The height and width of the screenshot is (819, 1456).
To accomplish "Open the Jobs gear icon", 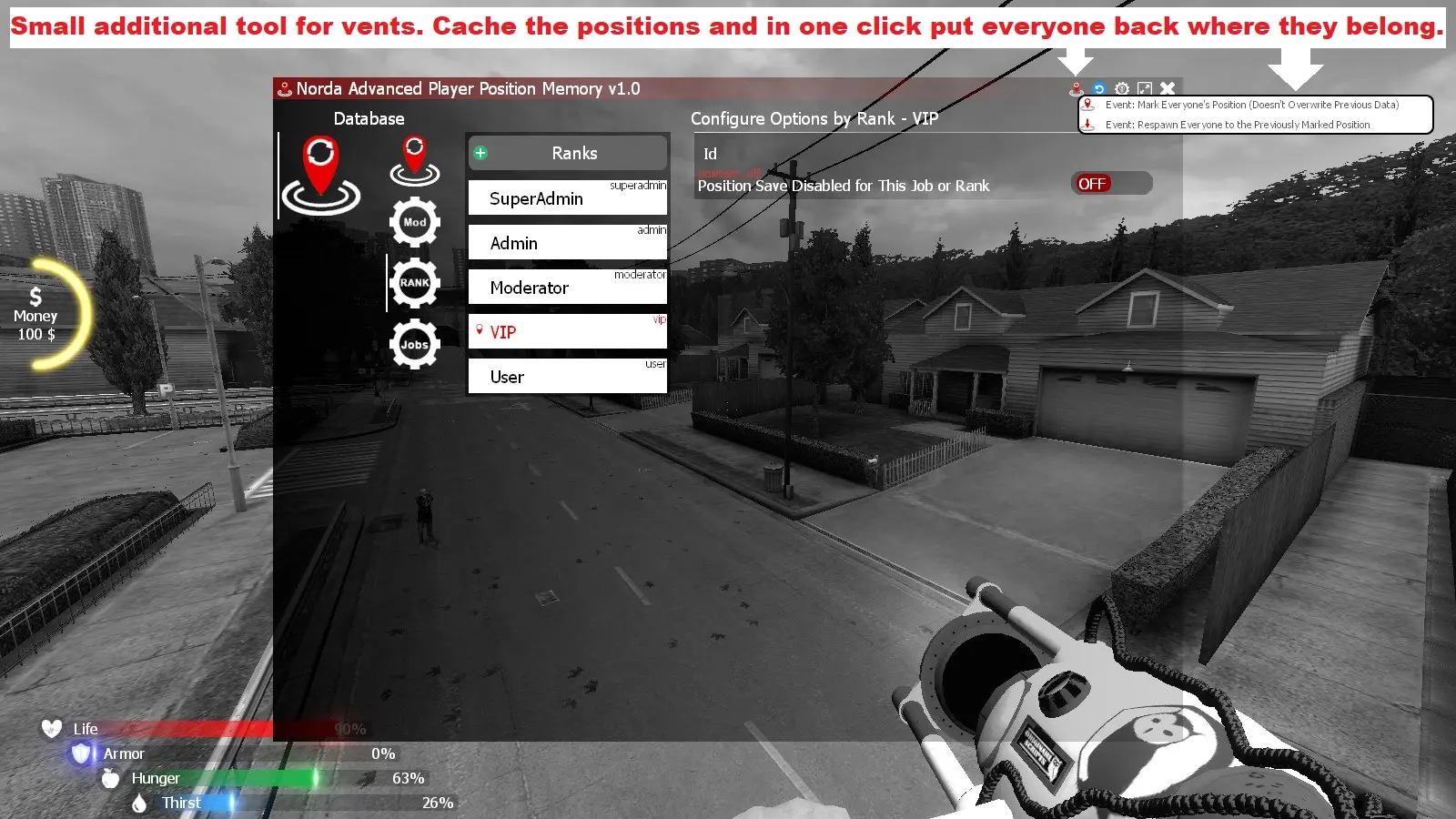I will click(x=415, y=344).
